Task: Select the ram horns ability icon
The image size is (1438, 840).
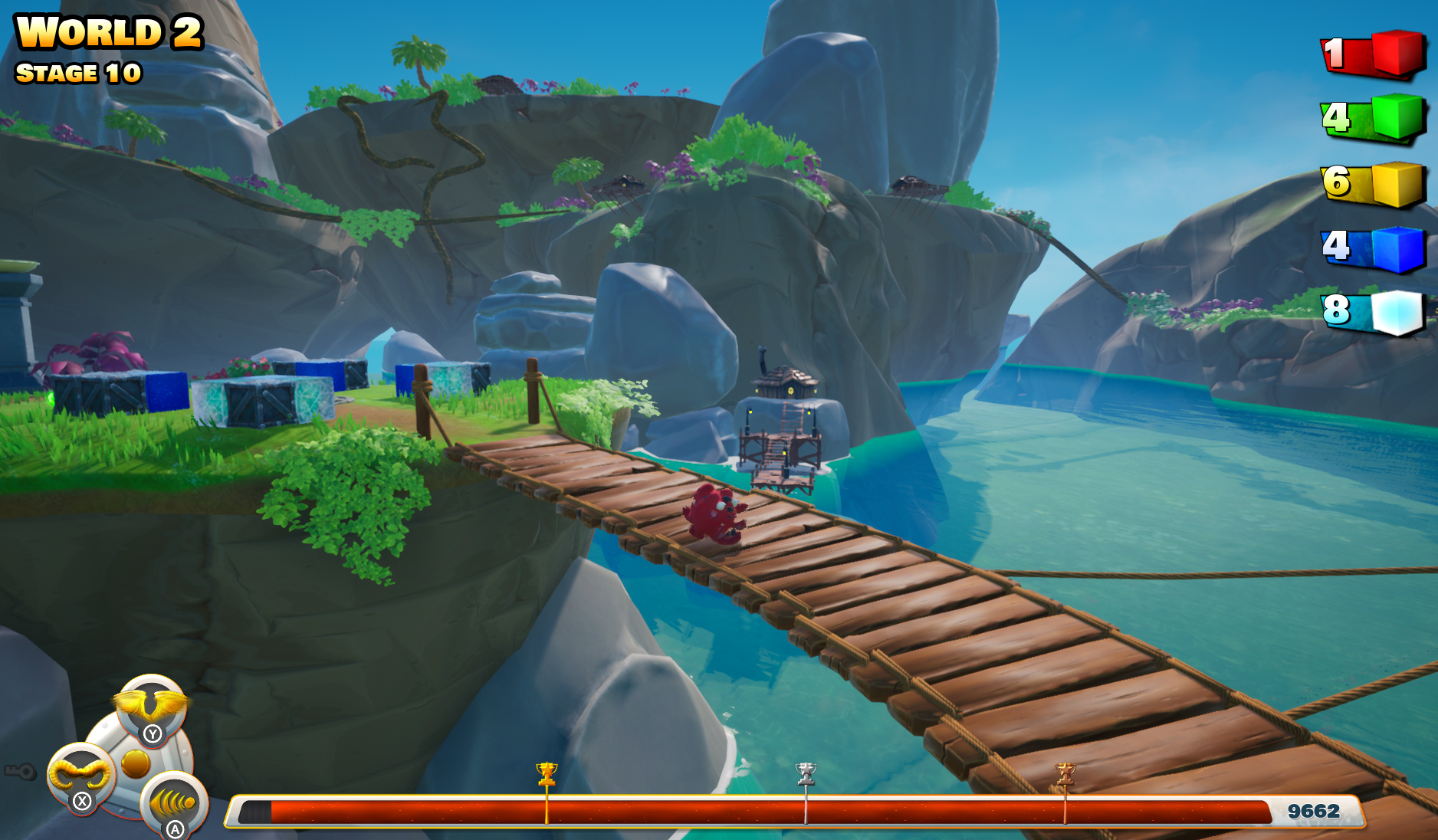Action: click(80, 774)
